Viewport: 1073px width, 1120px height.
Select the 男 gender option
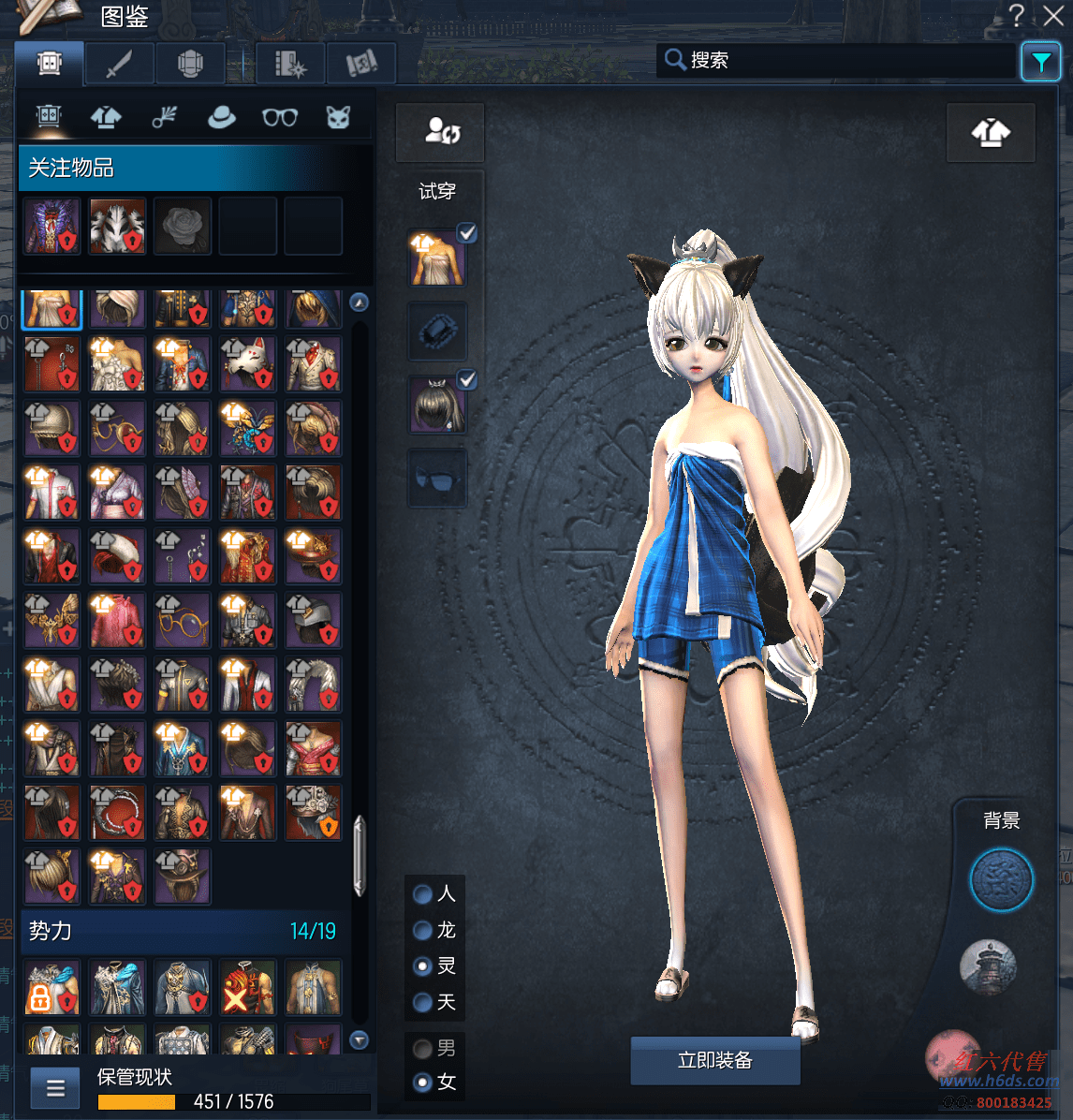point(423,1048)
